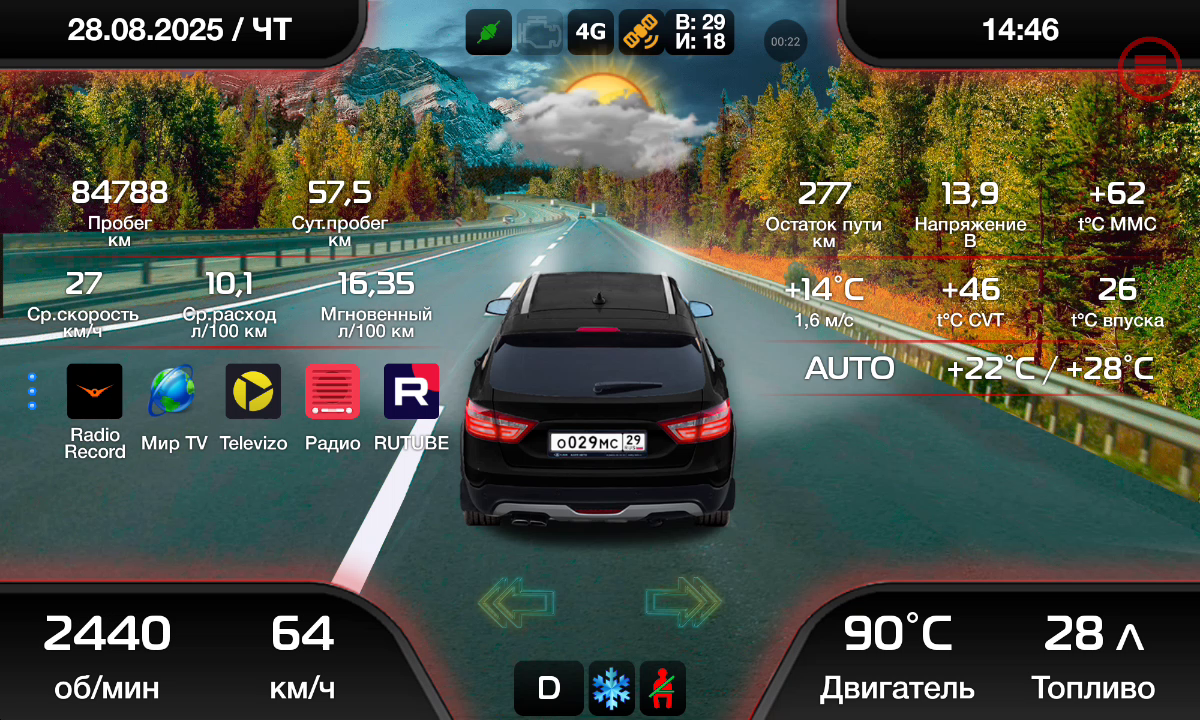Viewport: 1200px width, 720px height.
Task: Activate the left turn signal arrow
Action: pos(516,601)
